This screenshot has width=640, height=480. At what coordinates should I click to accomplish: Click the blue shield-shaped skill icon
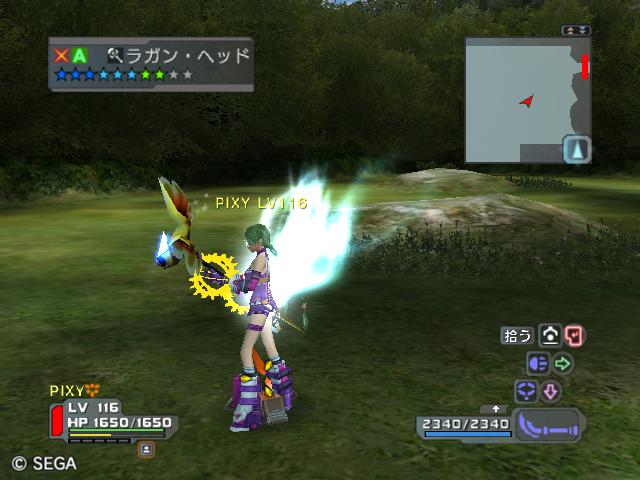(538, 363)
